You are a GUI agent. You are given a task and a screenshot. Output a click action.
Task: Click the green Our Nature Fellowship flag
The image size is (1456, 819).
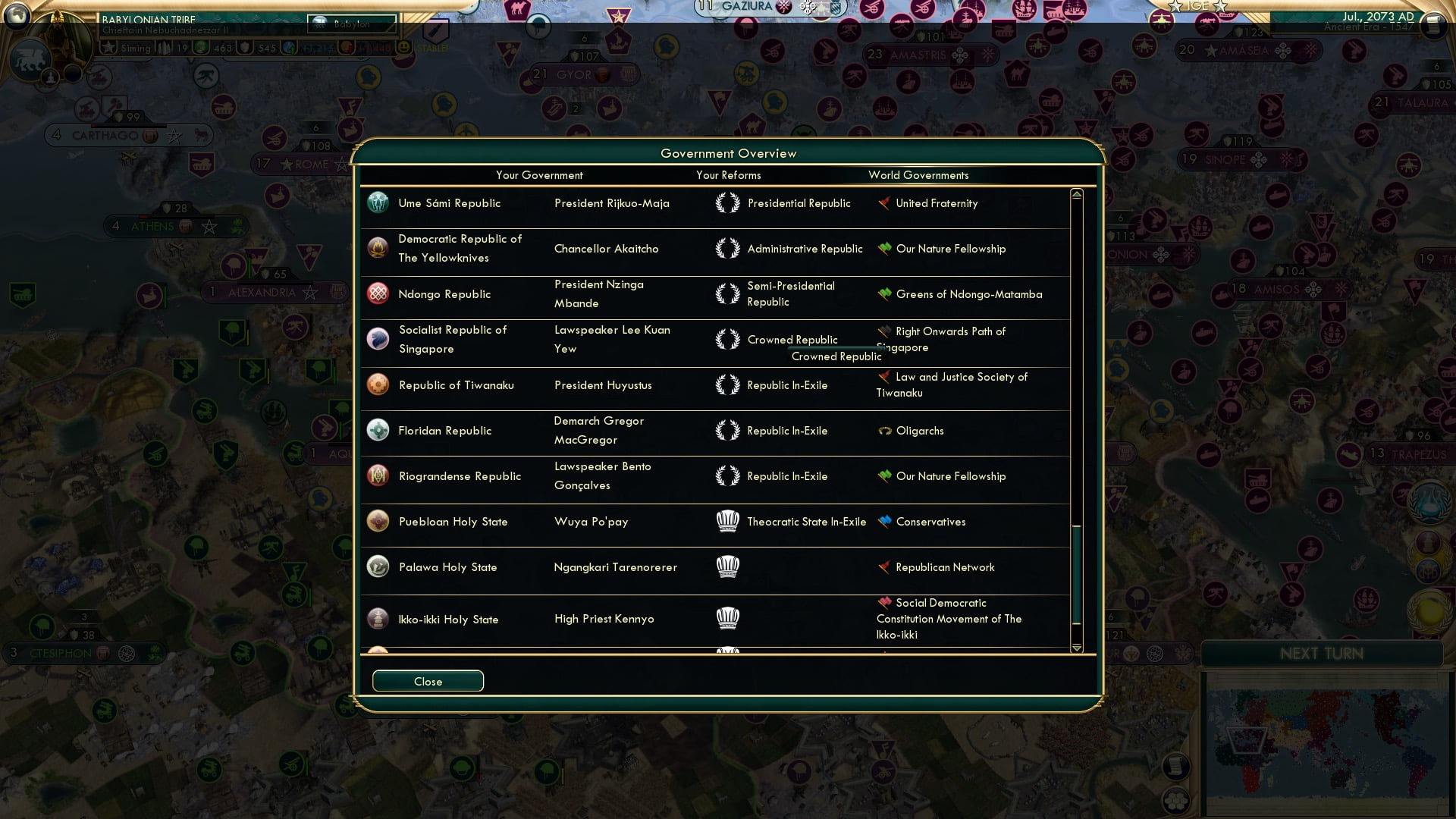click(x=883, y=248)
